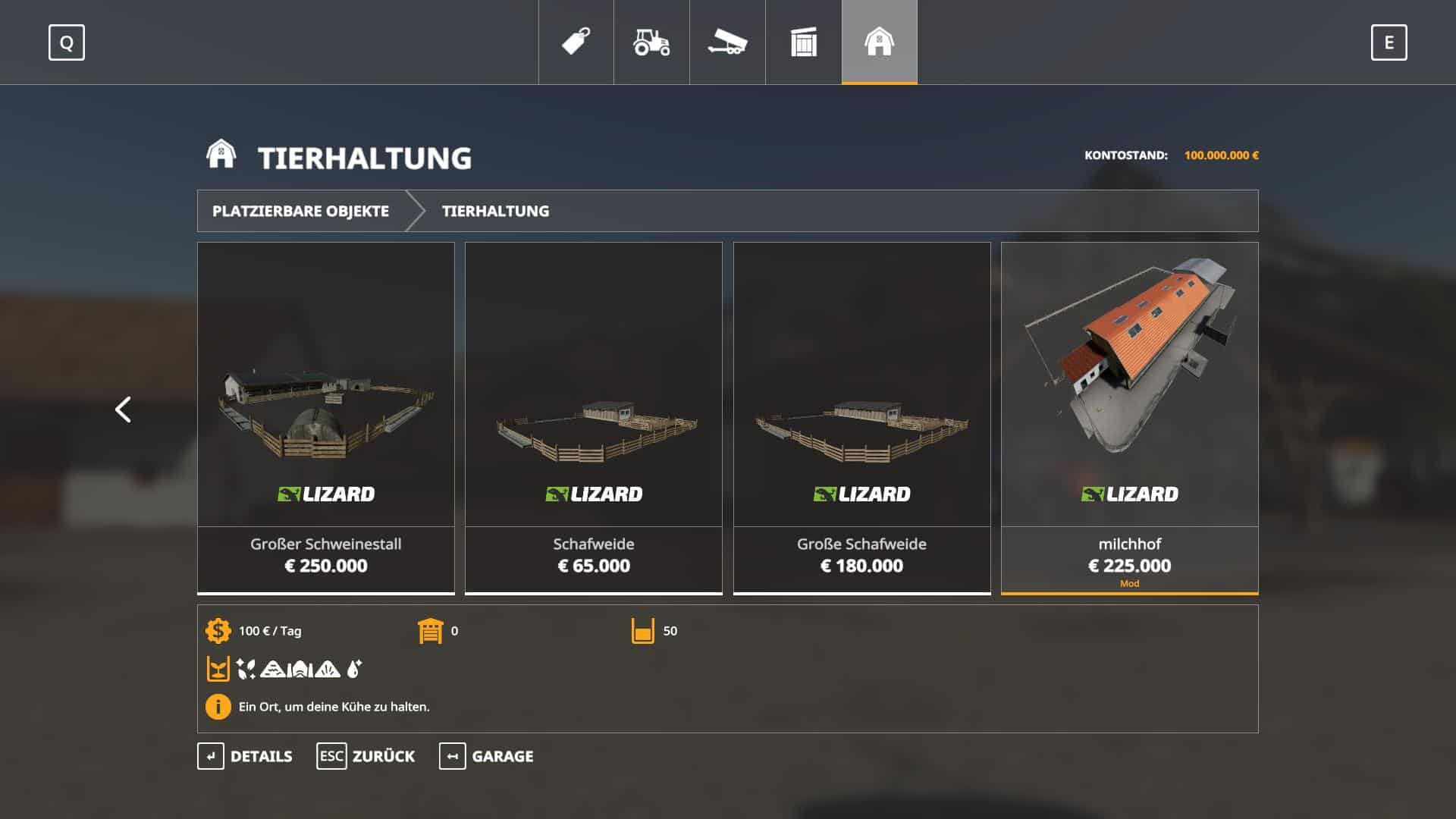Choose the Schafweide for 65.000 euros
Screen dimensions: 1456x819
coord(594,417)
